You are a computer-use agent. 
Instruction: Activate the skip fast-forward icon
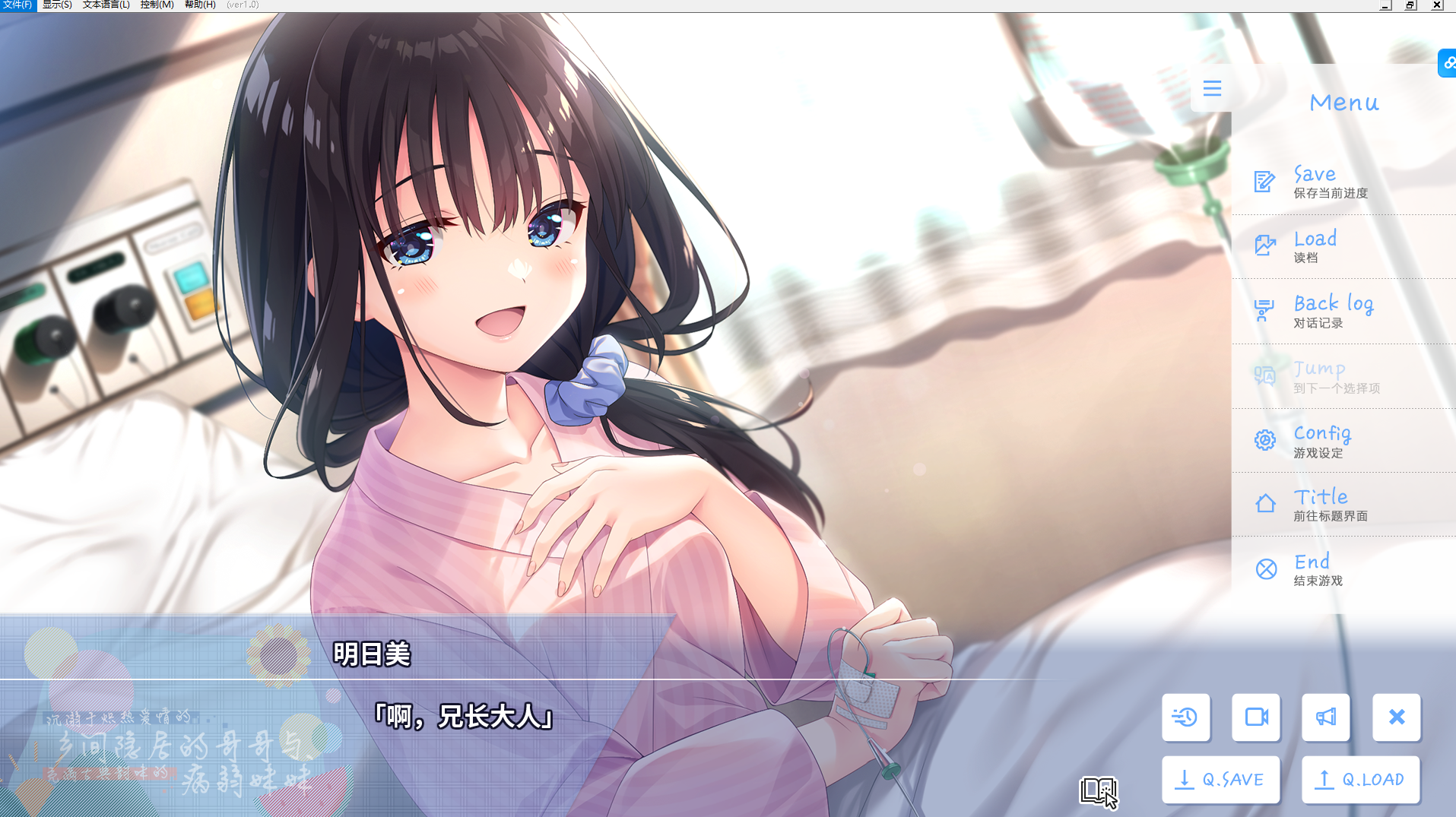click(1186, 717)
